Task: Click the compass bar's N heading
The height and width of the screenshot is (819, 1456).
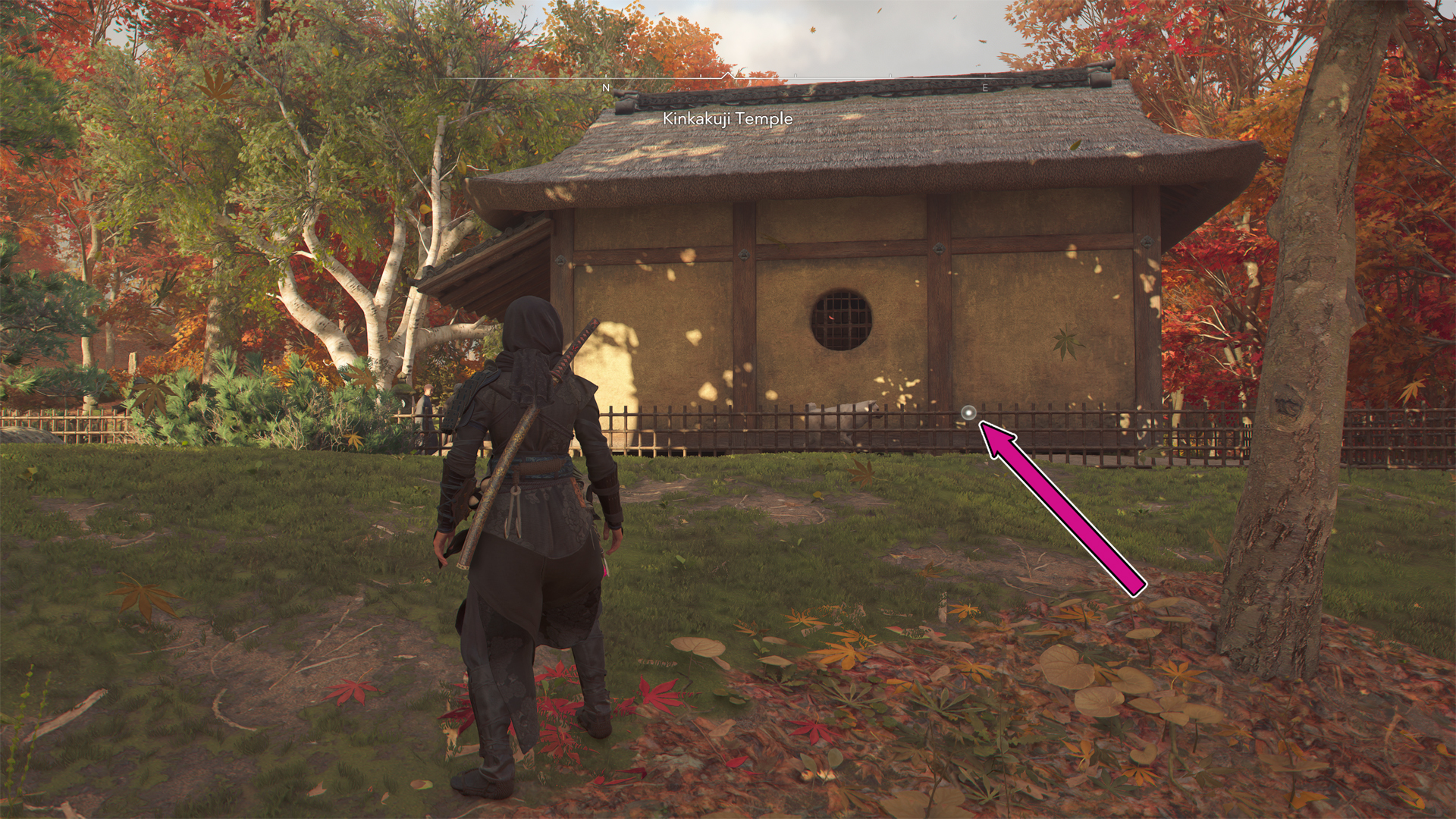Action: click(605, 88)
